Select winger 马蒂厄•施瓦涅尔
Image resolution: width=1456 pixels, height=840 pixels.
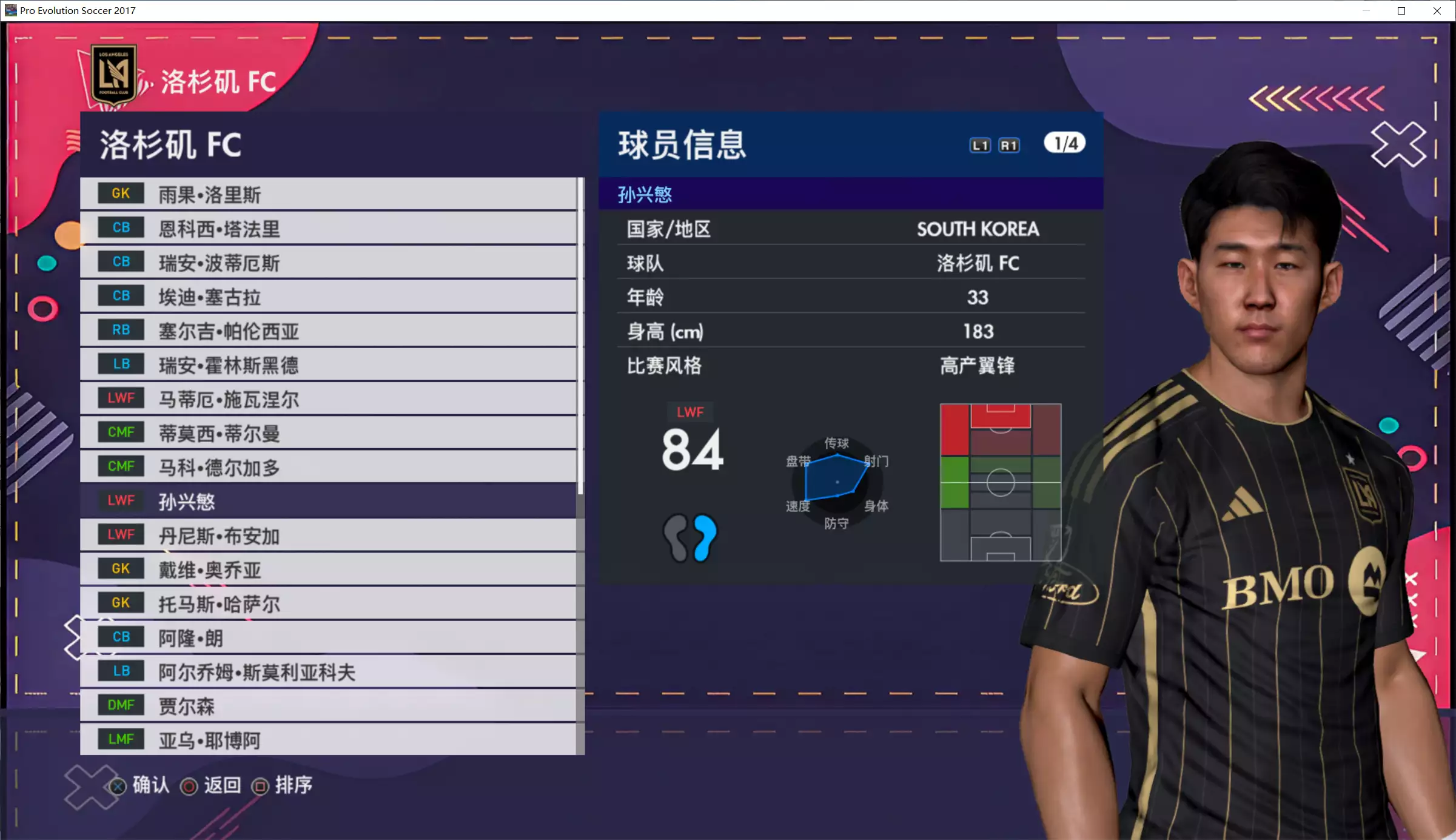pyautogui.click(x=327, y=399)
